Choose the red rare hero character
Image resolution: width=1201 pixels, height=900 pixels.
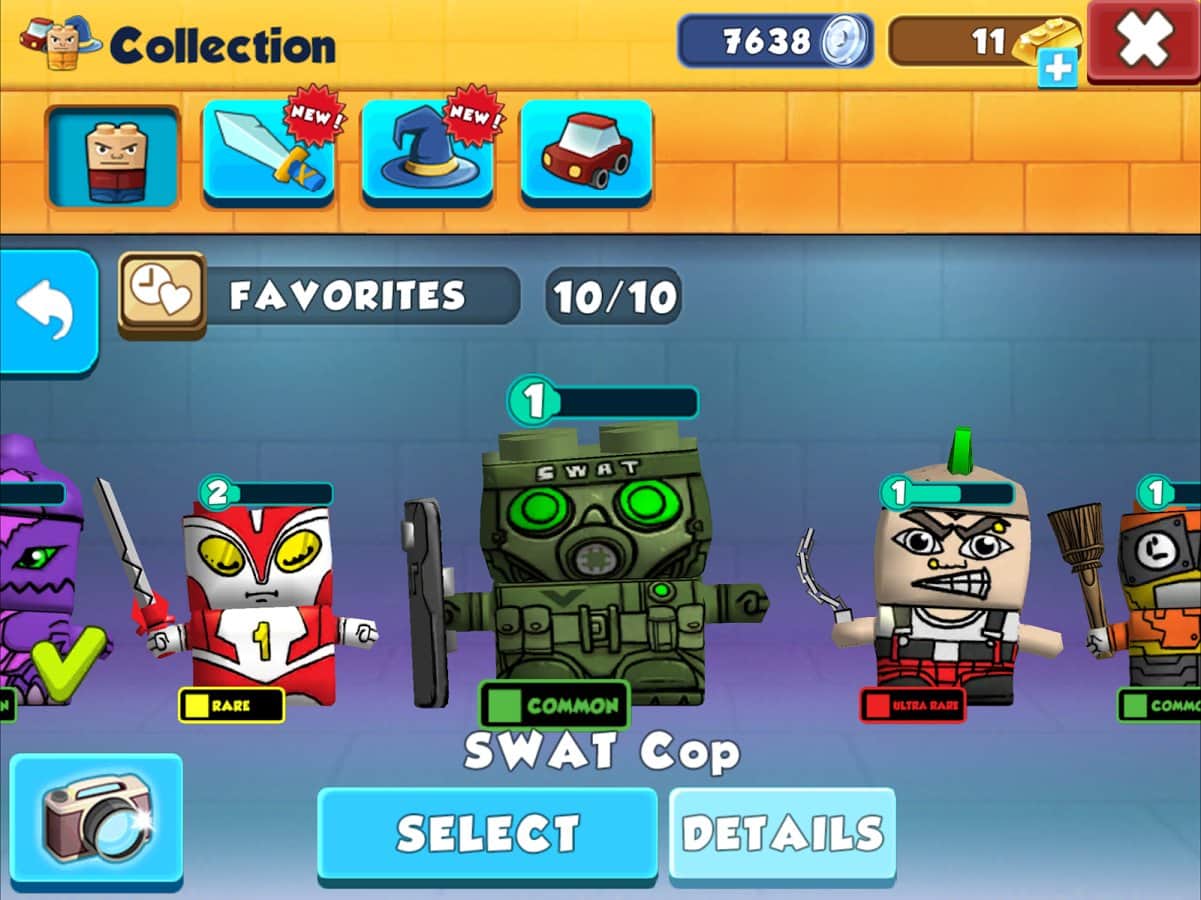click(x=262, y=600)
